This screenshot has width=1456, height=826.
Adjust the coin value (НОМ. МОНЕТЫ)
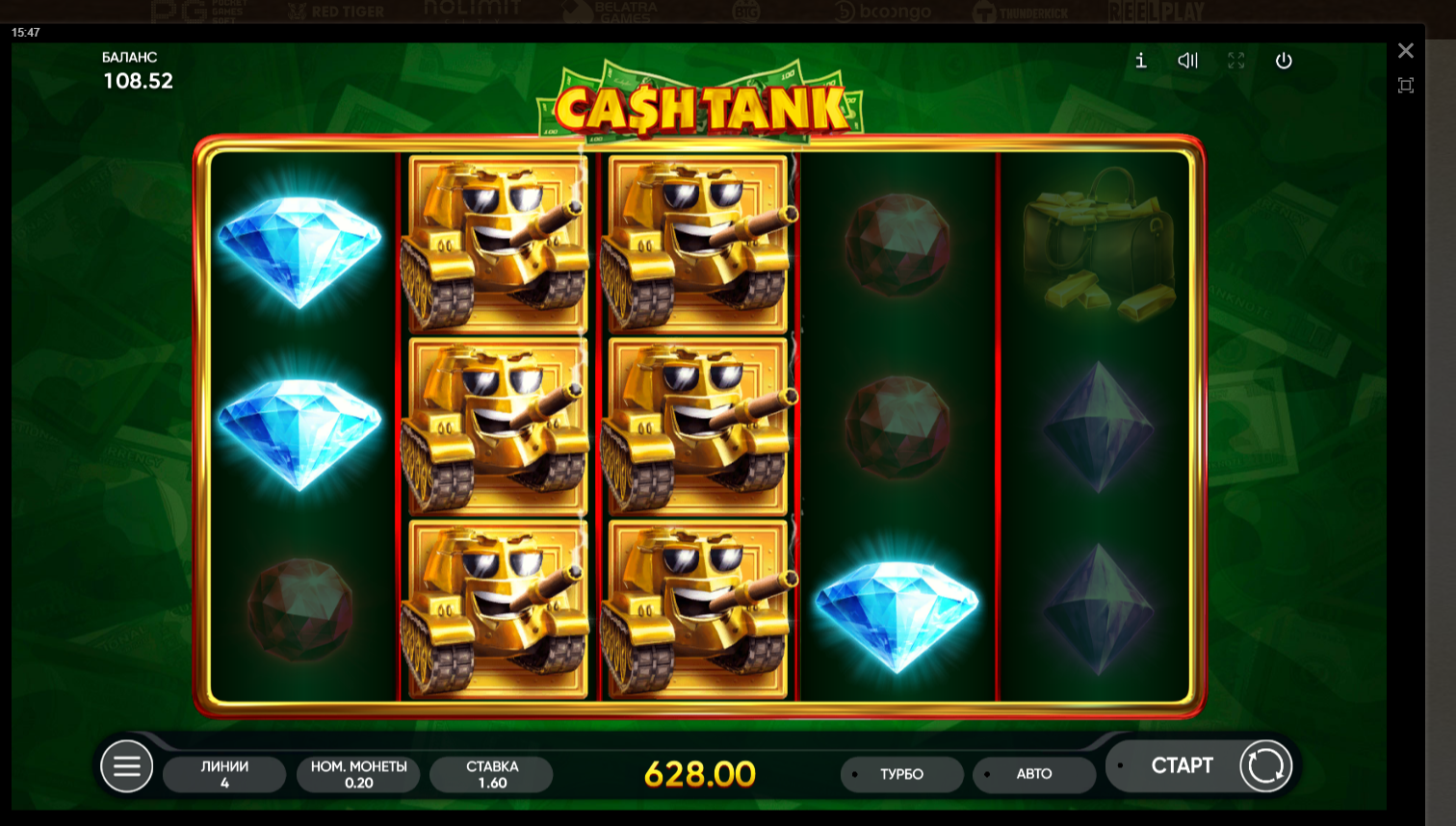tap(358, 774)
